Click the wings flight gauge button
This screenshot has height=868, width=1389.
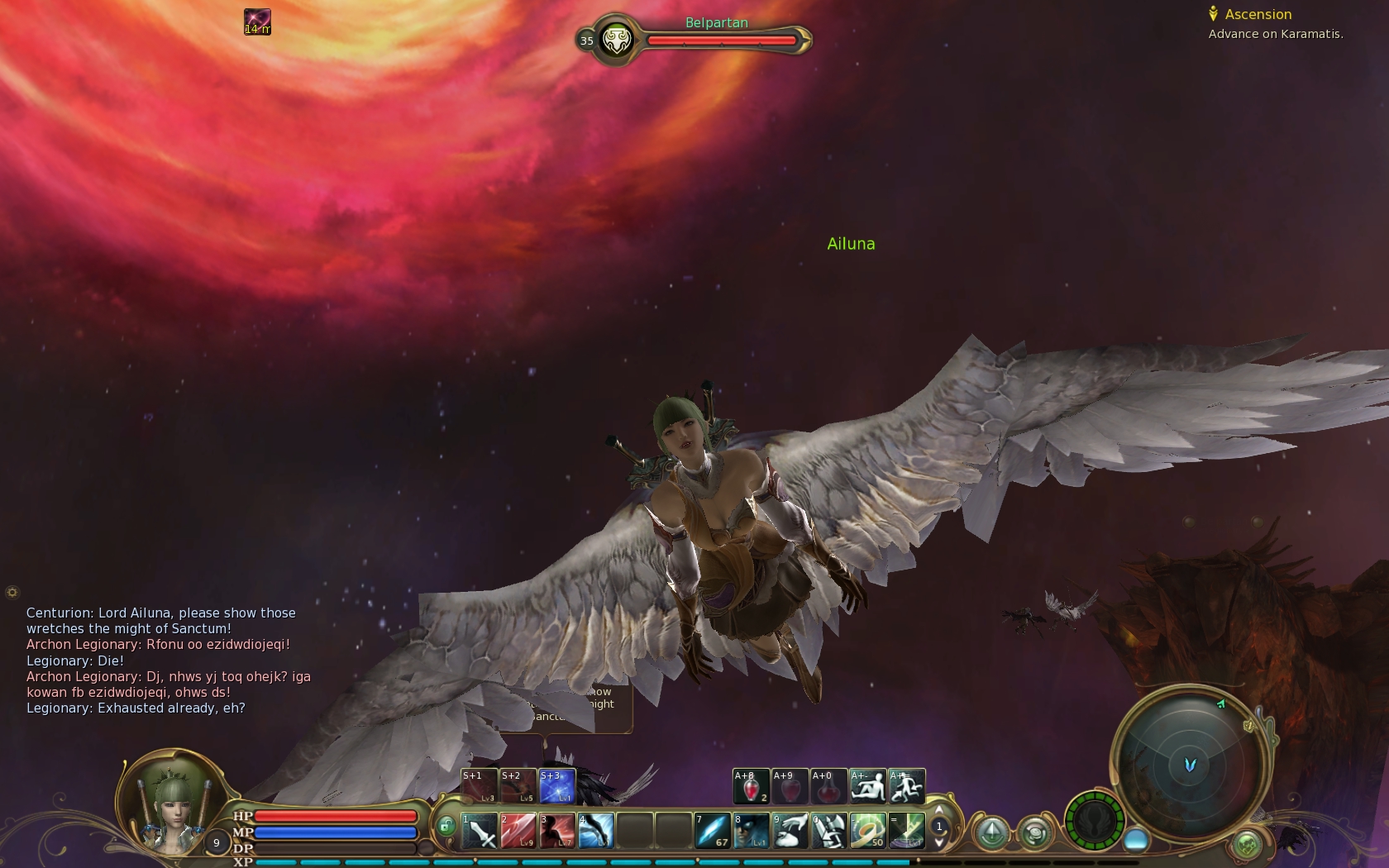pyautogui.click(x=1095, y=821)
